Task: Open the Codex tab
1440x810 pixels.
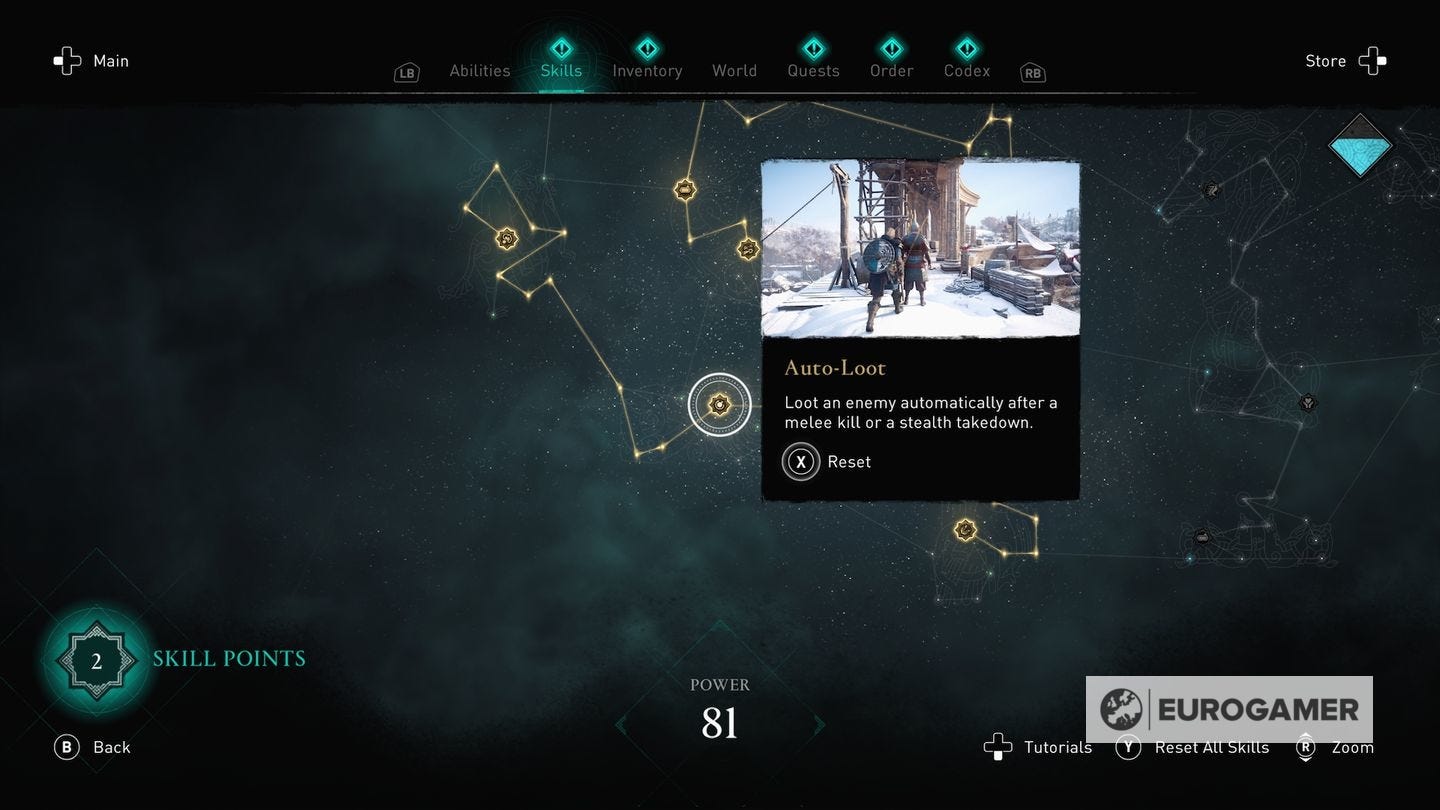Action: point(966,70)
